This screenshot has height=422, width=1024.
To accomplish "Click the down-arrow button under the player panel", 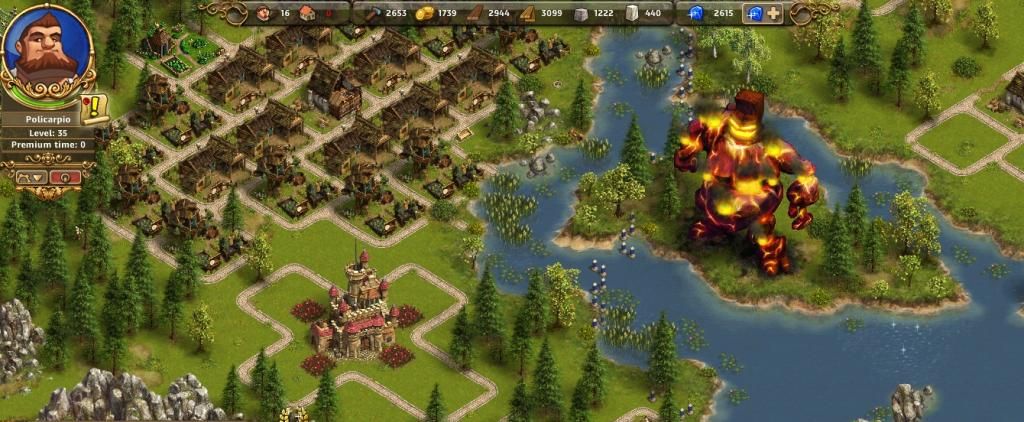I will tap(31, 177).
